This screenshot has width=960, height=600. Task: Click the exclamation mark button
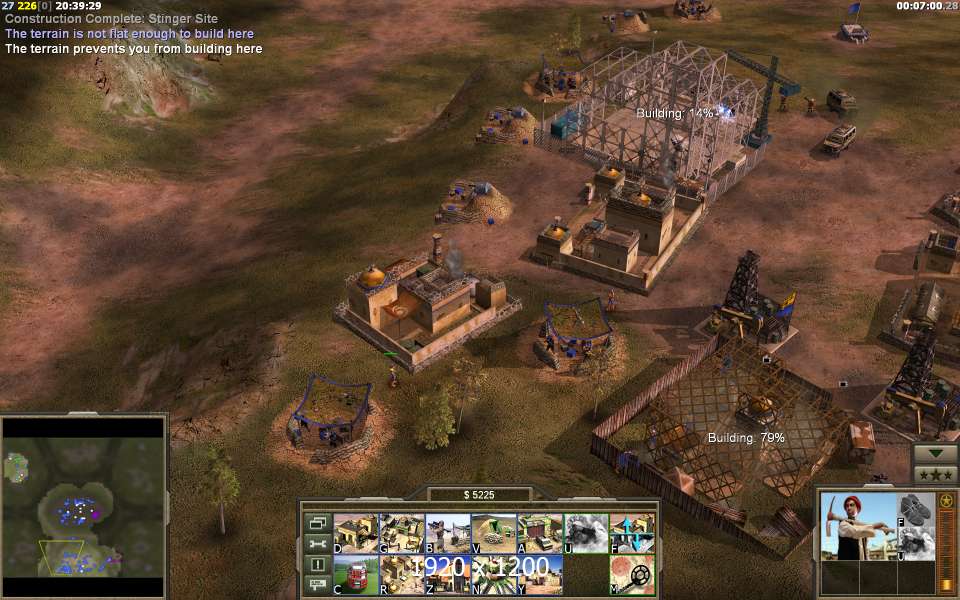tap(318, 564)
